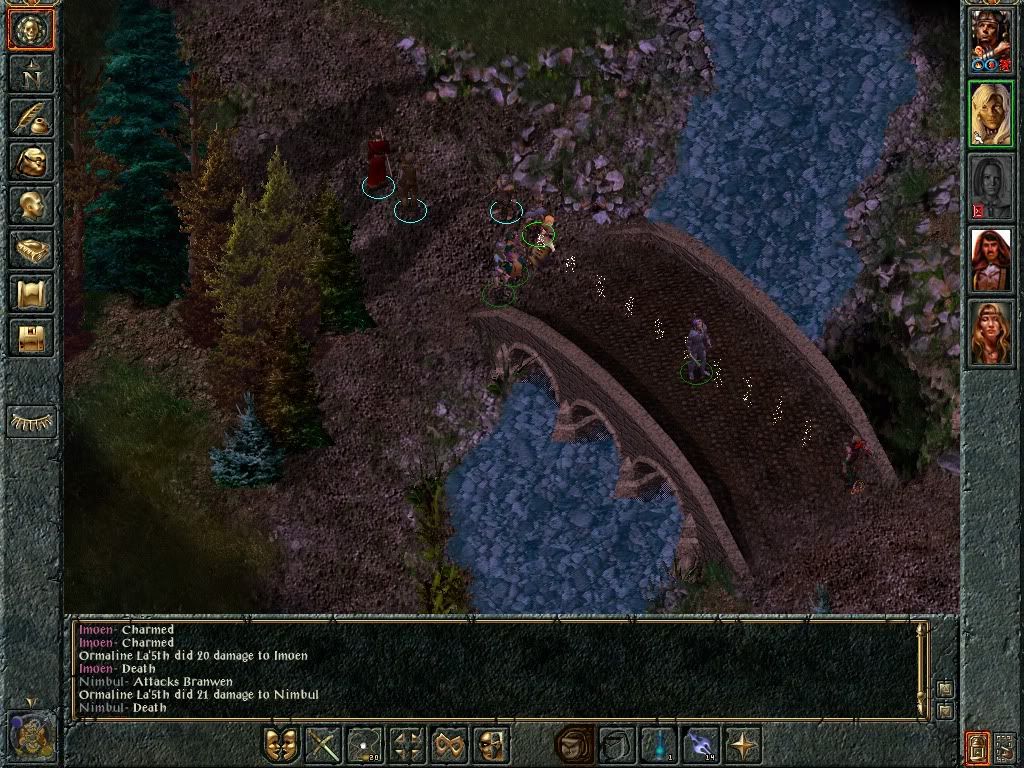Activate the talk masks button
Viewport: 1024px width, 768px height.
[x=281, y=745]
